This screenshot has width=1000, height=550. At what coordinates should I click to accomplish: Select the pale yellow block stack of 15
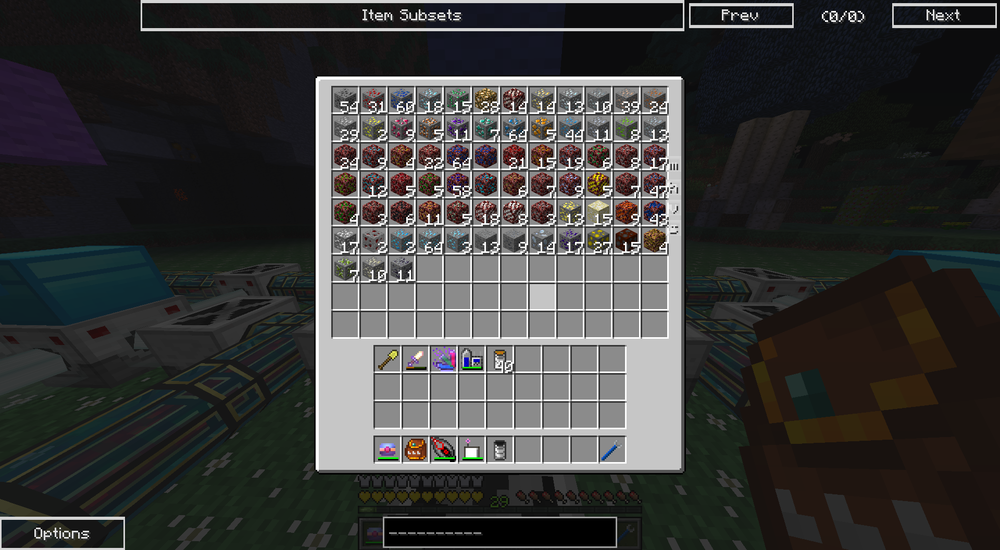tap(598, 212)
